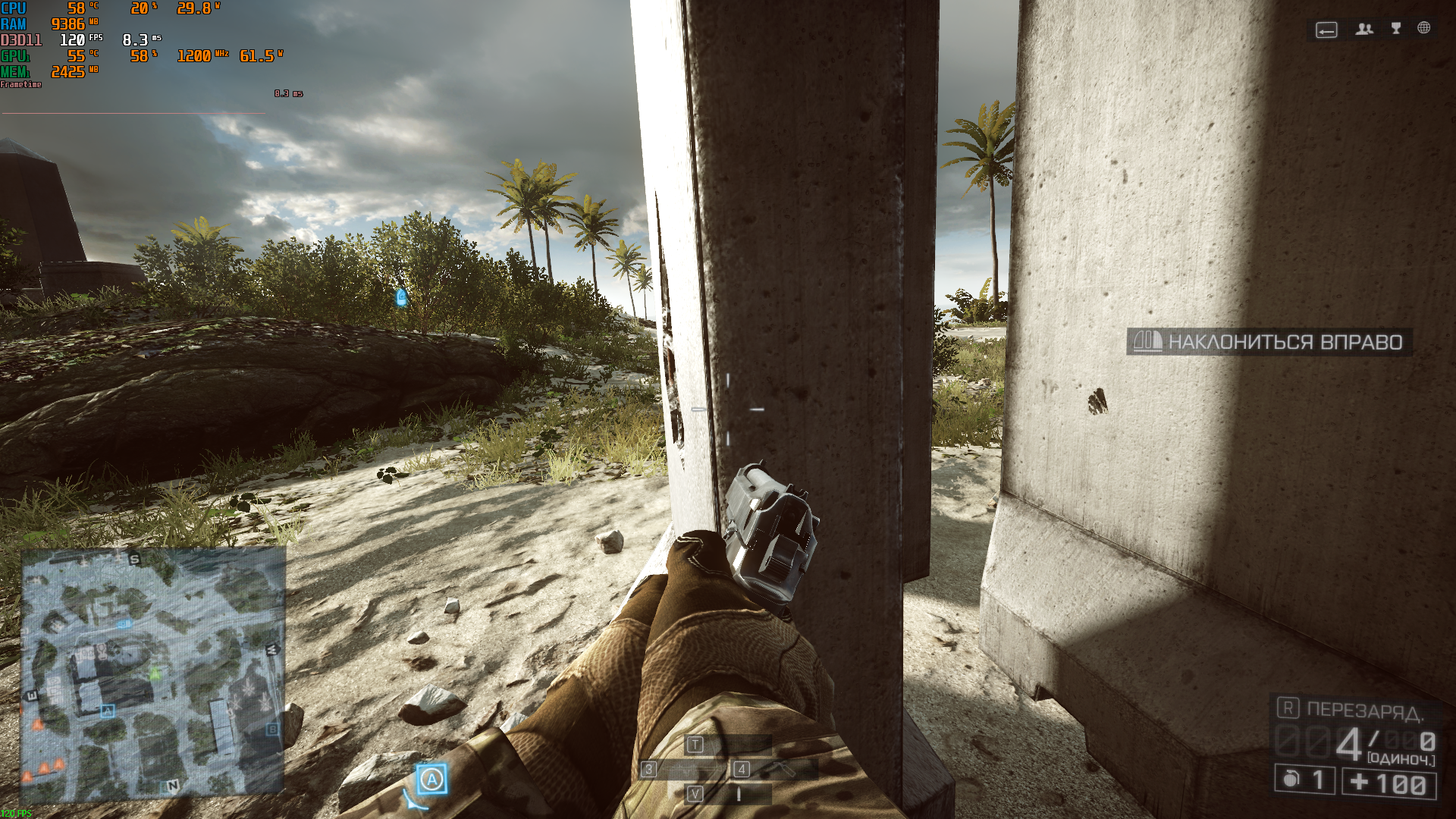The height and width of the screenshot is (819, 1456).
Task: Select objective B marker on minimap
Action: [x=272, y=729]
